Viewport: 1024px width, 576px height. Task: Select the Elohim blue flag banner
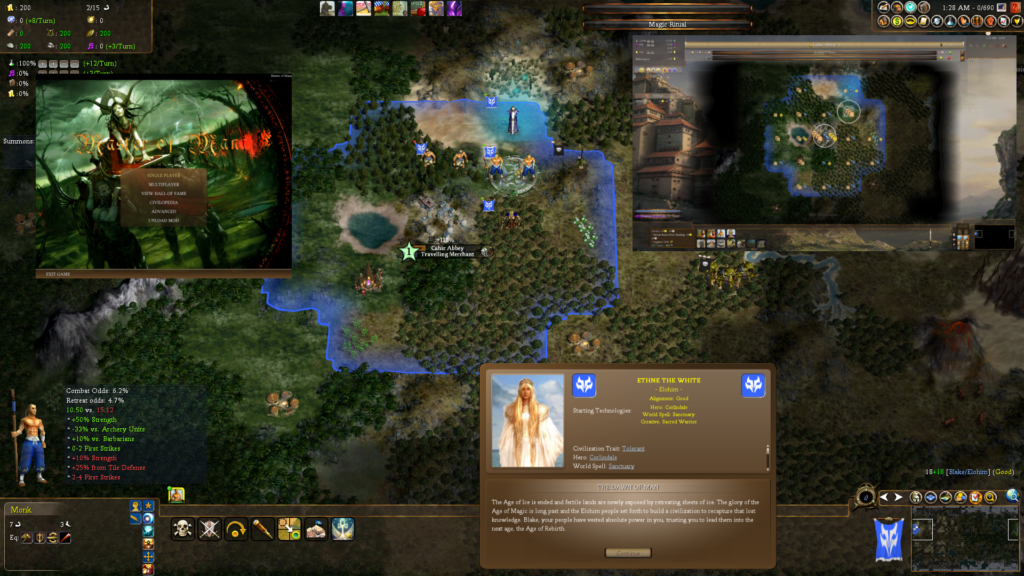coord(889,537)
